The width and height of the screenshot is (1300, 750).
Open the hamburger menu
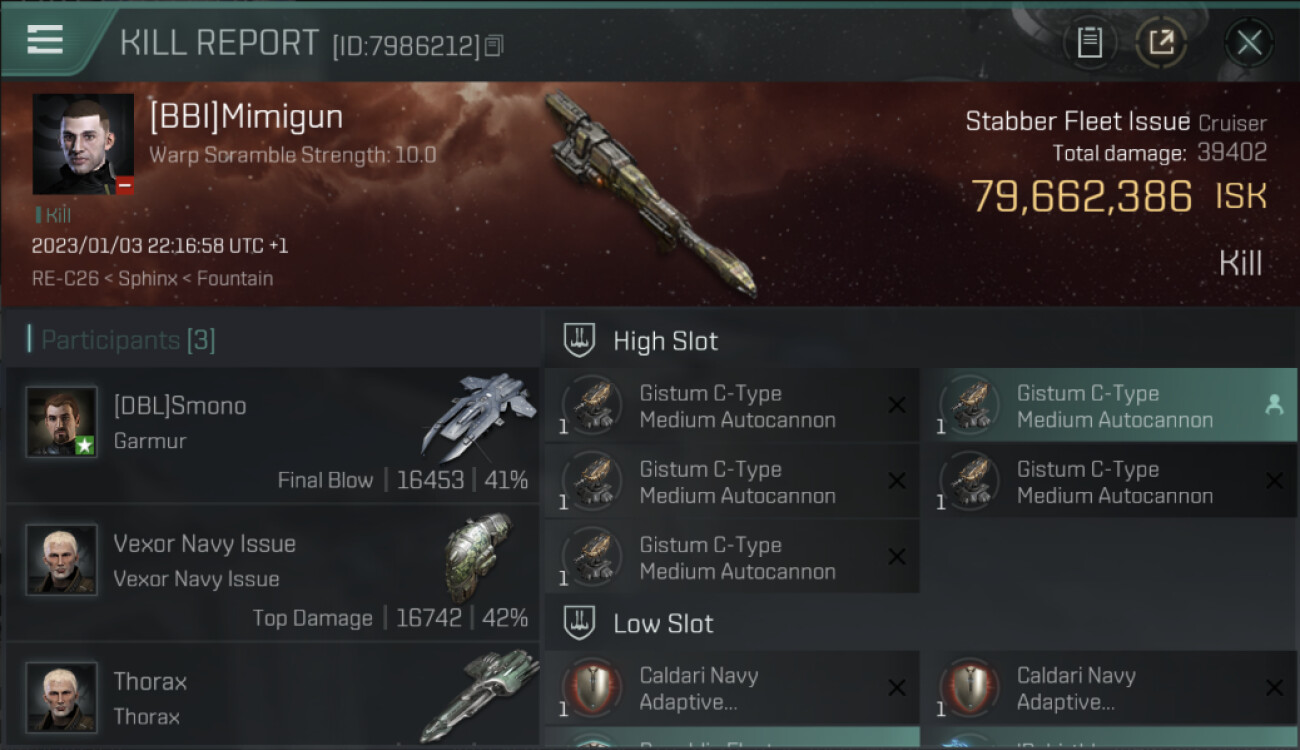tap(45, 41)
